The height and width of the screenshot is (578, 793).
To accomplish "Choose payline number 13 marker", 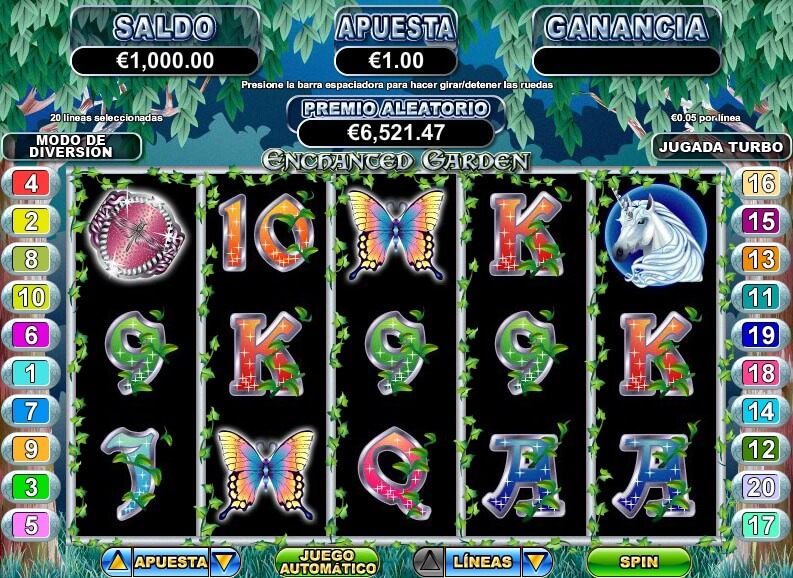I will [x=761, y=259].
